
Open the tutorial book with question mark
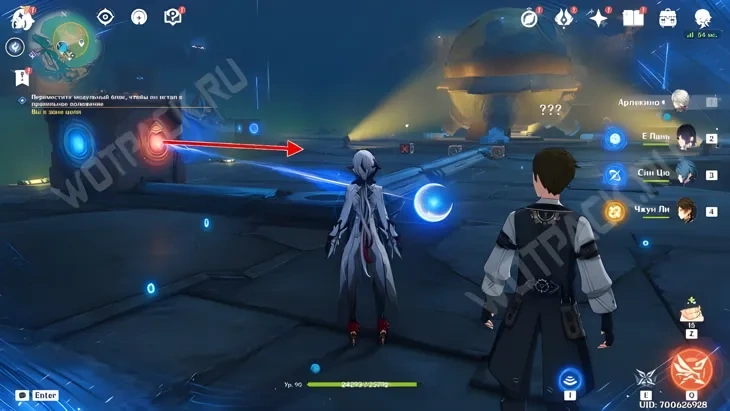[172, 17]
